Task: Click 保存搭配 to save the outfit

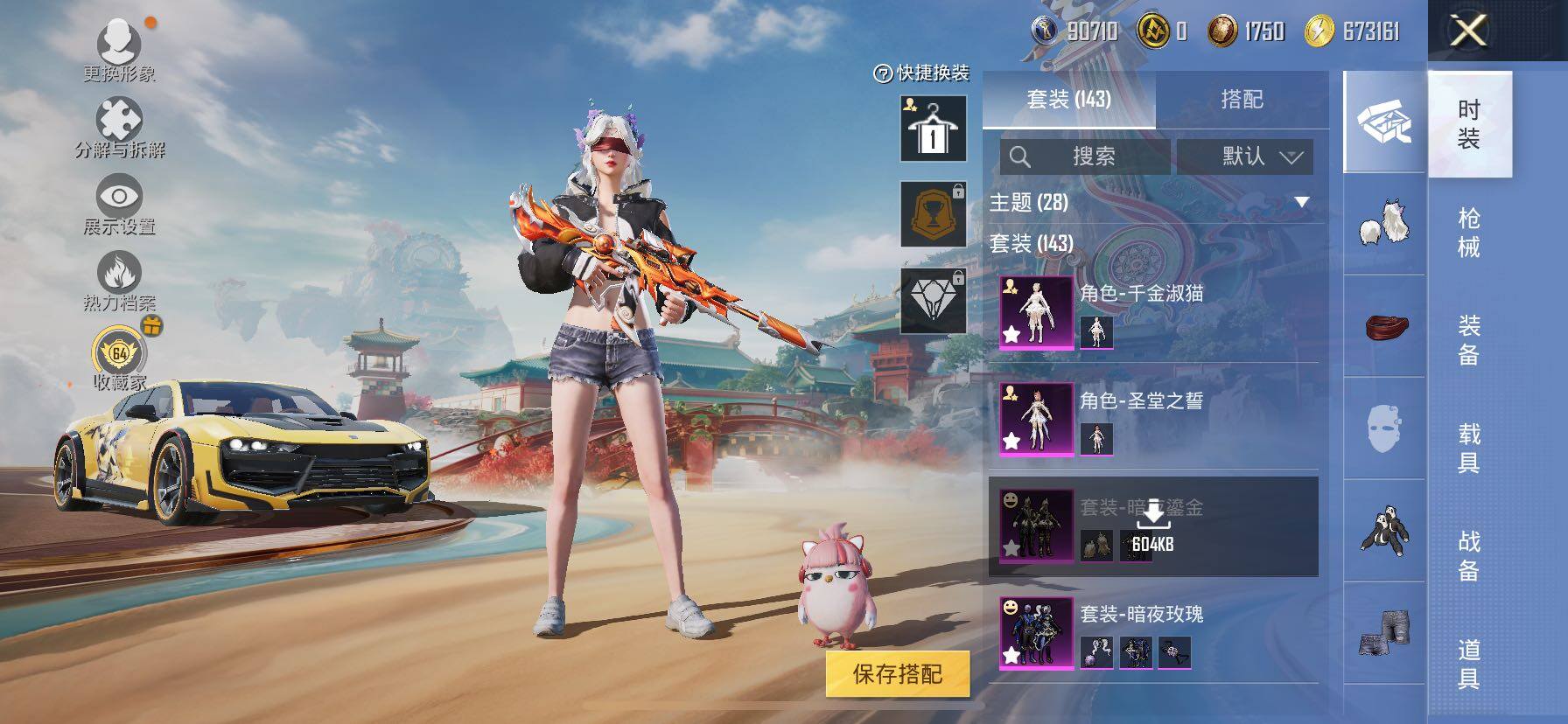Action: pos(898,674)
